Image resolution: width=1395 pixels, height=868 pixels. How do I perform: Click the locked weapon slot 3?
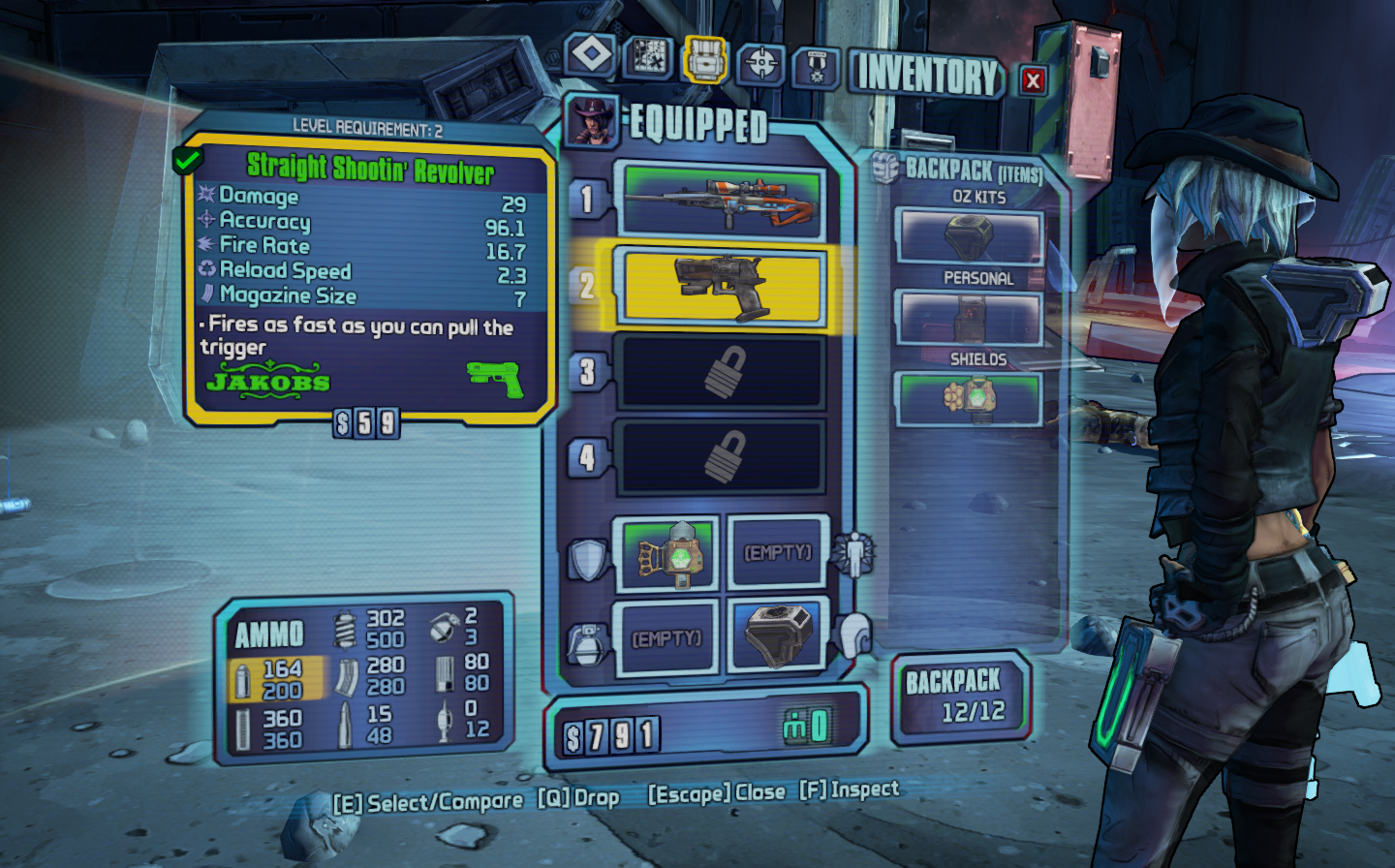tap(721, 372)
